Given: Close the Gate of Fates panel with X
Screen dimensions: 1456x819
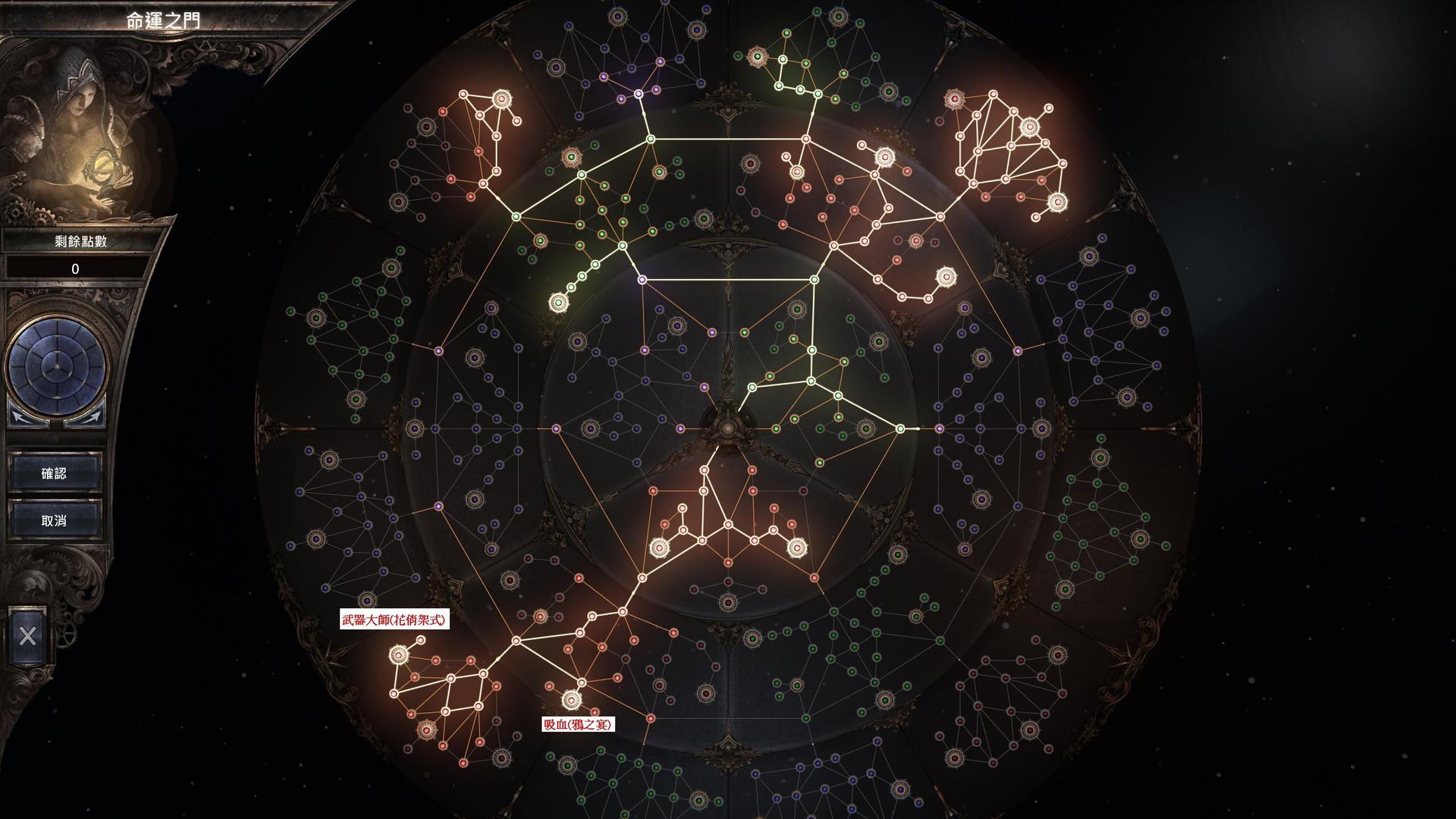Looking at the screenshot, I should click(27, 635).
